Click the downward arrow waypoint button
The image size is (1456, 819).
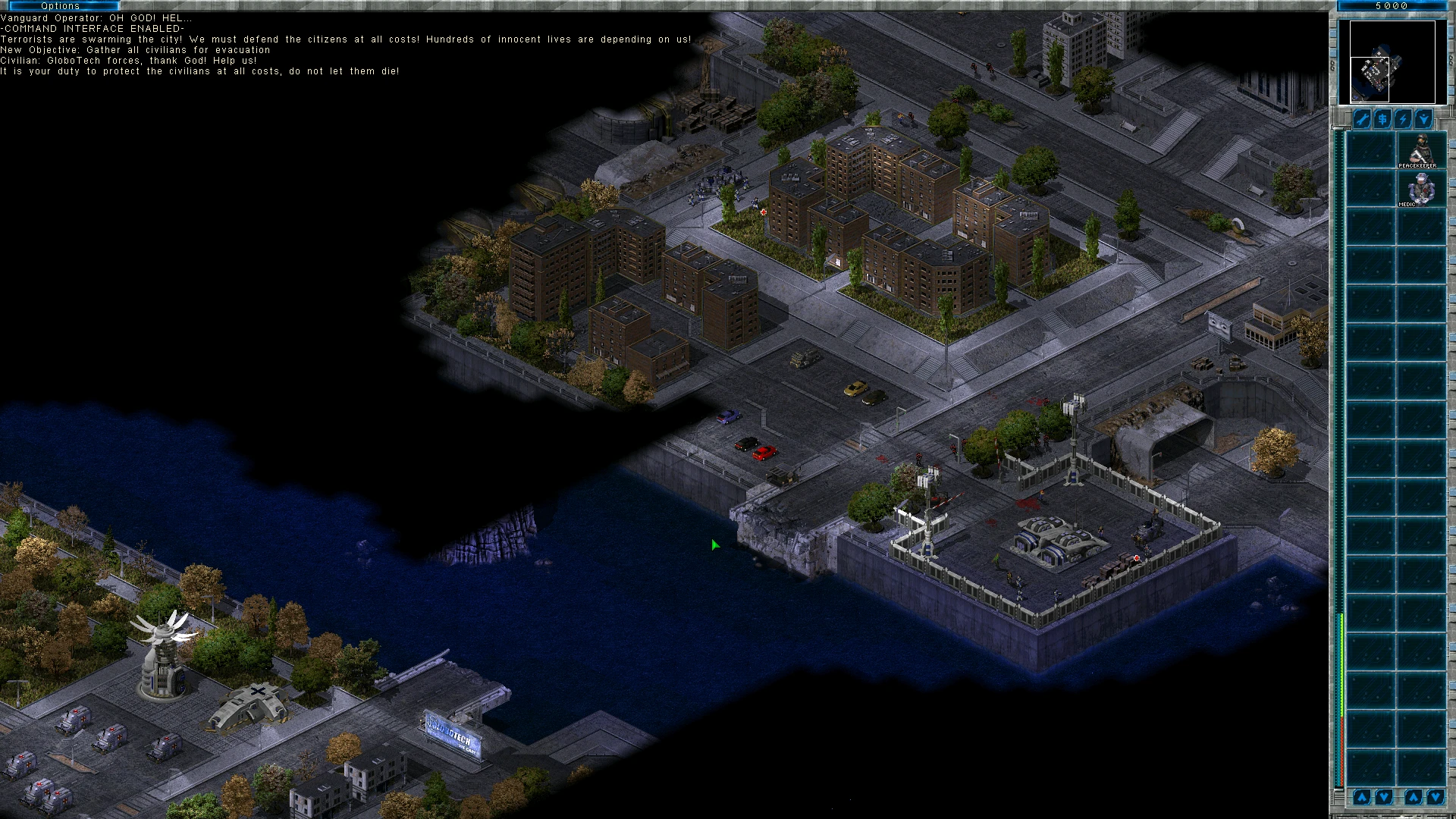(1423, 120)
